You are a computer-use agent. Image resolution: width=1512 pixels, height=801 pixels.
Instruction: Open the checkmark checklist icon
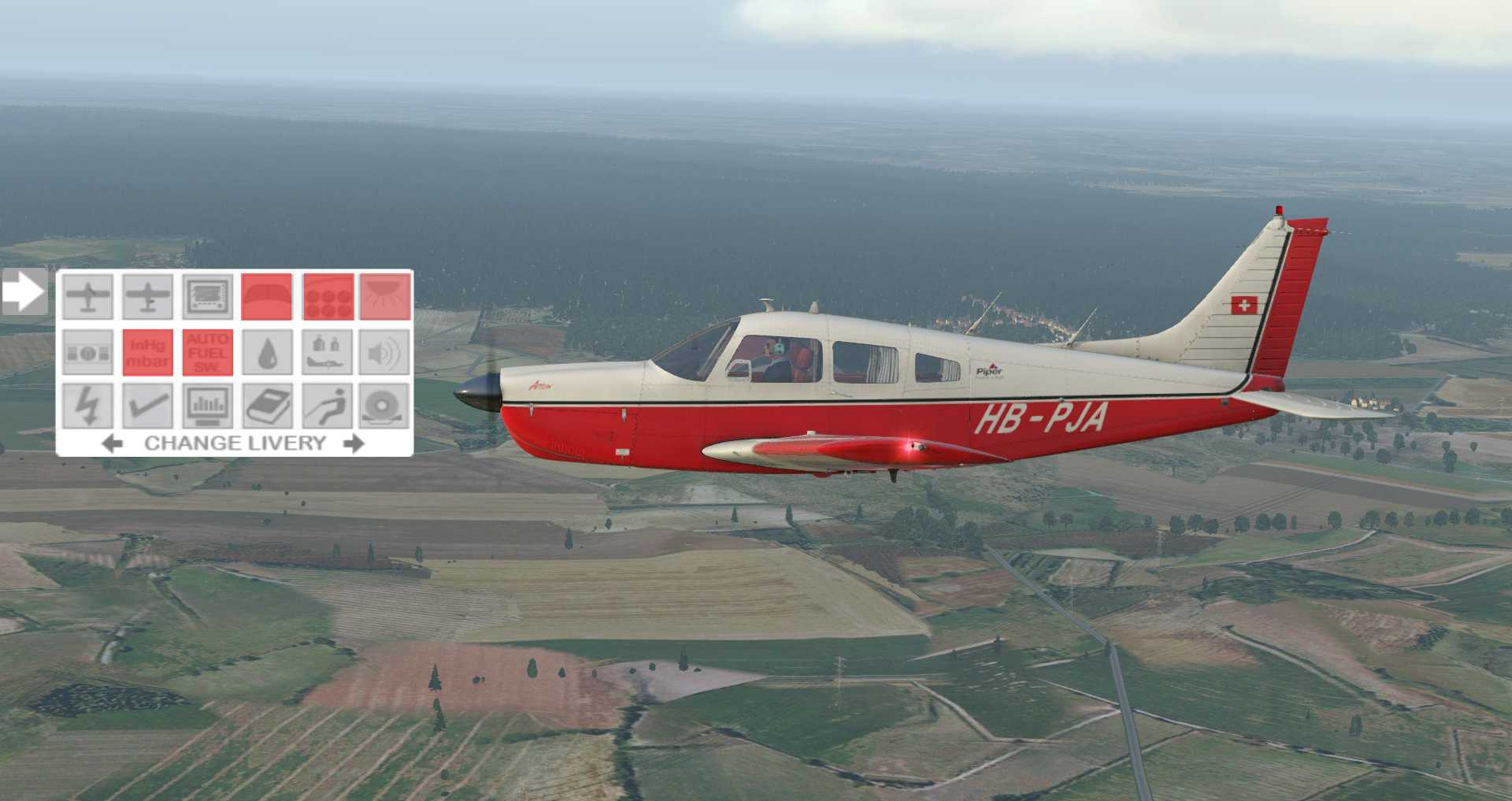tap(147, 406)
